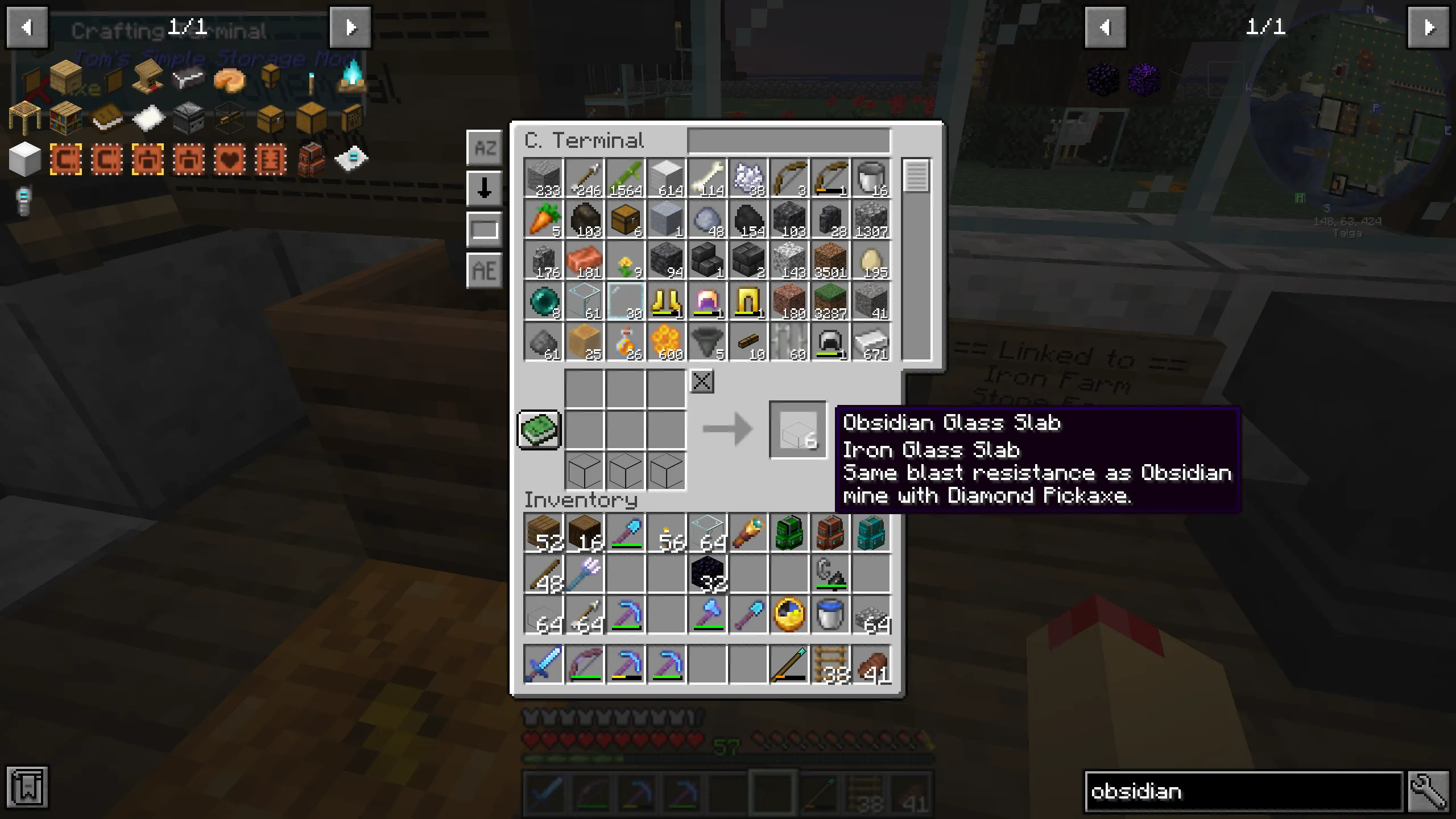The width and height of the screenshot is (1456, 819).
Task: Click the terminal item list scrollbar
Action: pyautogui.click(x=917, y=176)
